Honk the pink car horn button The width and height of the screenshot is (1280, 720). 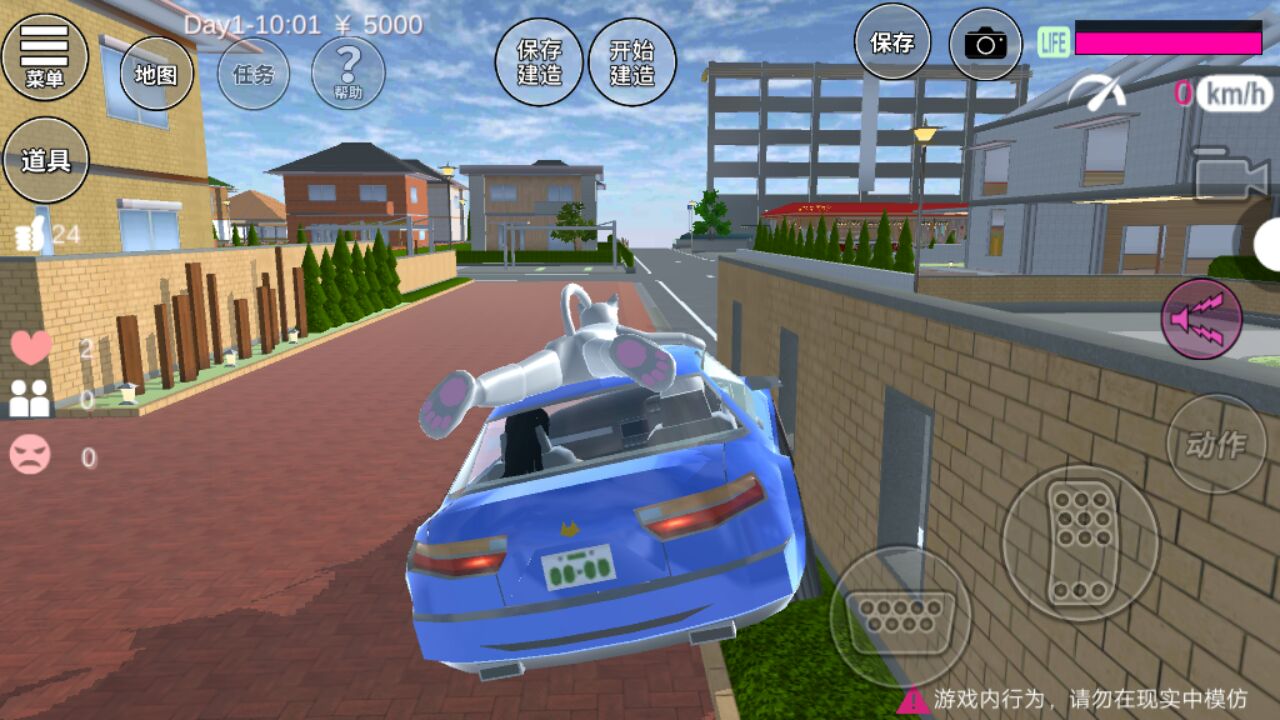point(1201,319)
